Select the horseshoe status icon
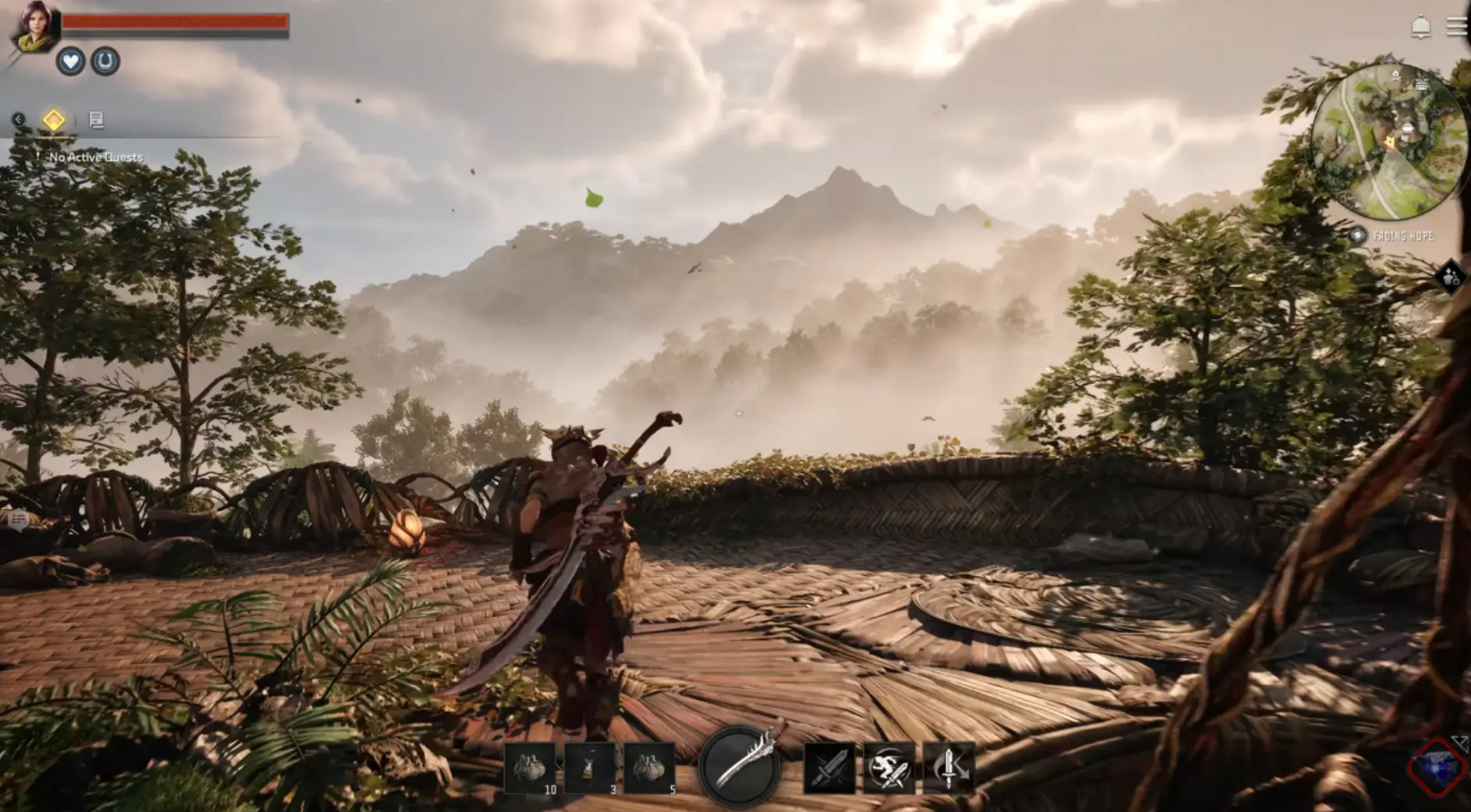 [x=105, y=61]
